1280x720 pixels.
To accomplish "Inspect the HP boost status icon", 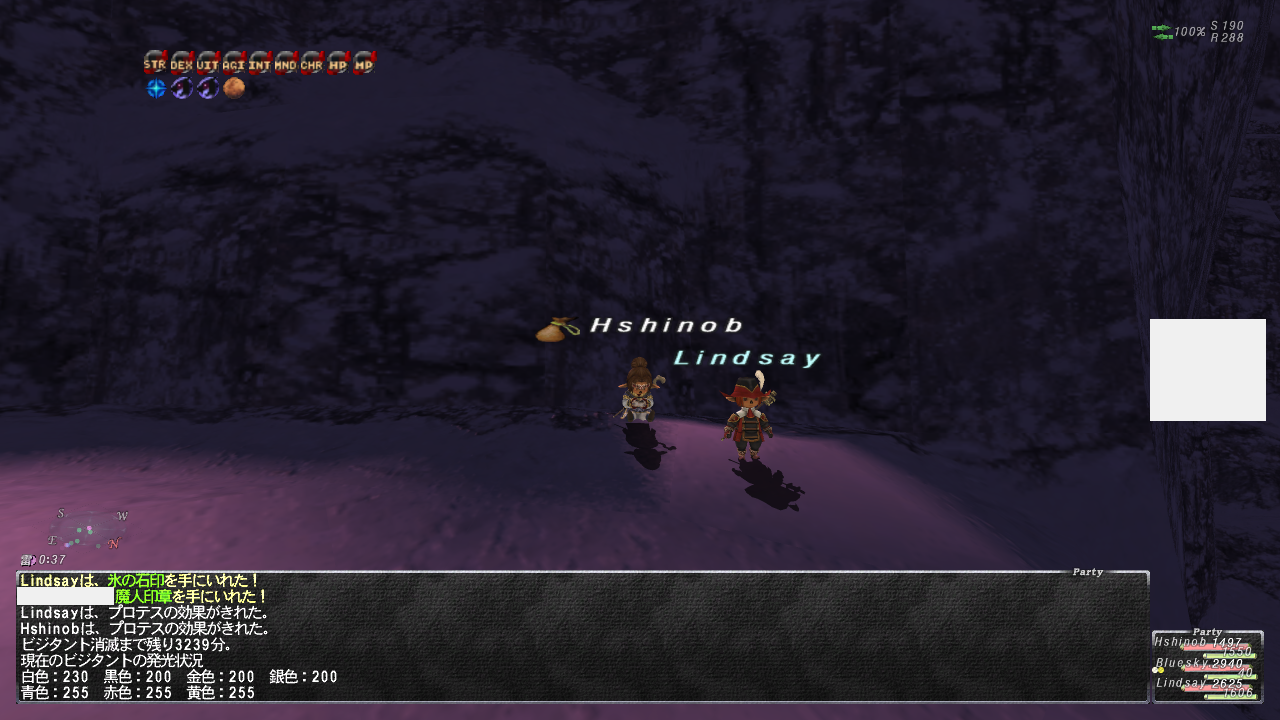I will (338, 63).
